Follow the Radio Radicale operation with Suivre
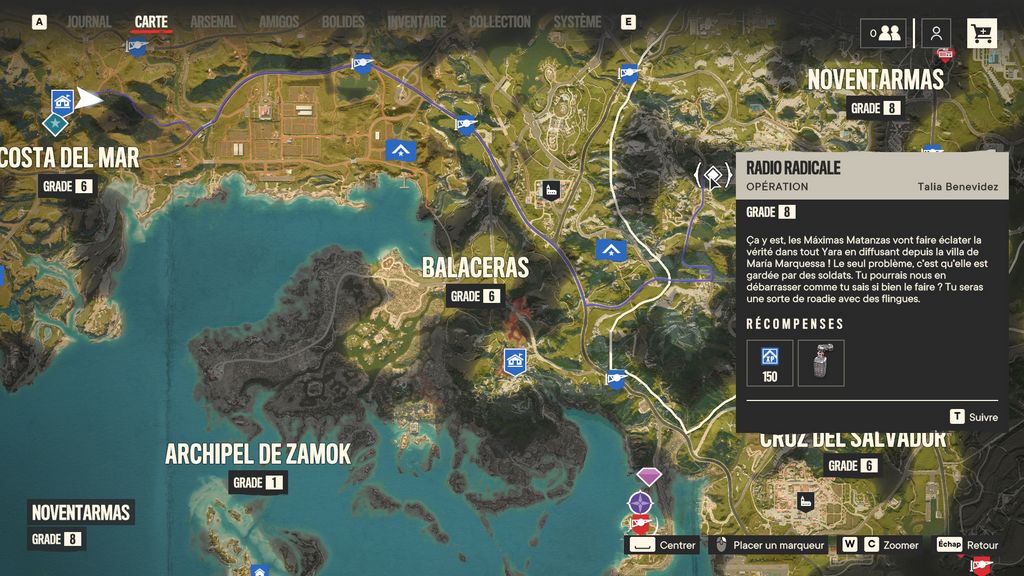The height and width of the screenshot is (576, 1024). 974,417
